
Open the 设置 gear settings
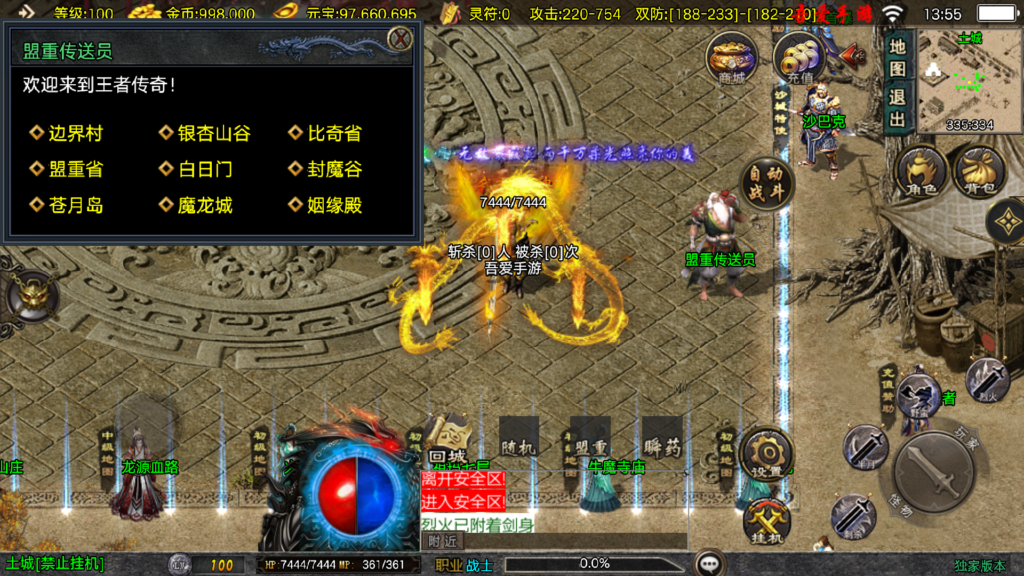(x=767, y=453)
